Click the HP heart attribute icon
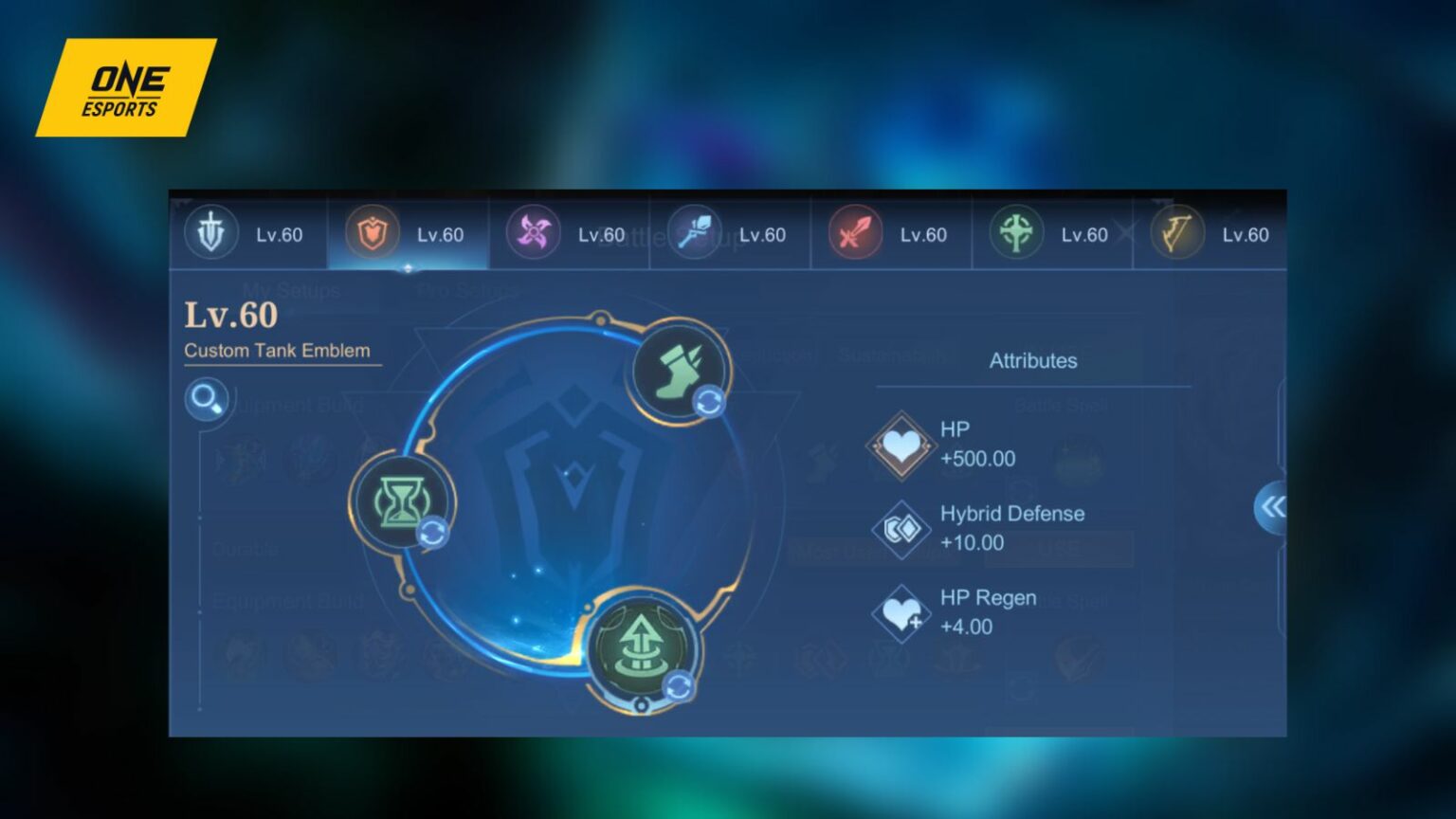1456x819 pixels. pyautogui.click(x=901, y=446)
